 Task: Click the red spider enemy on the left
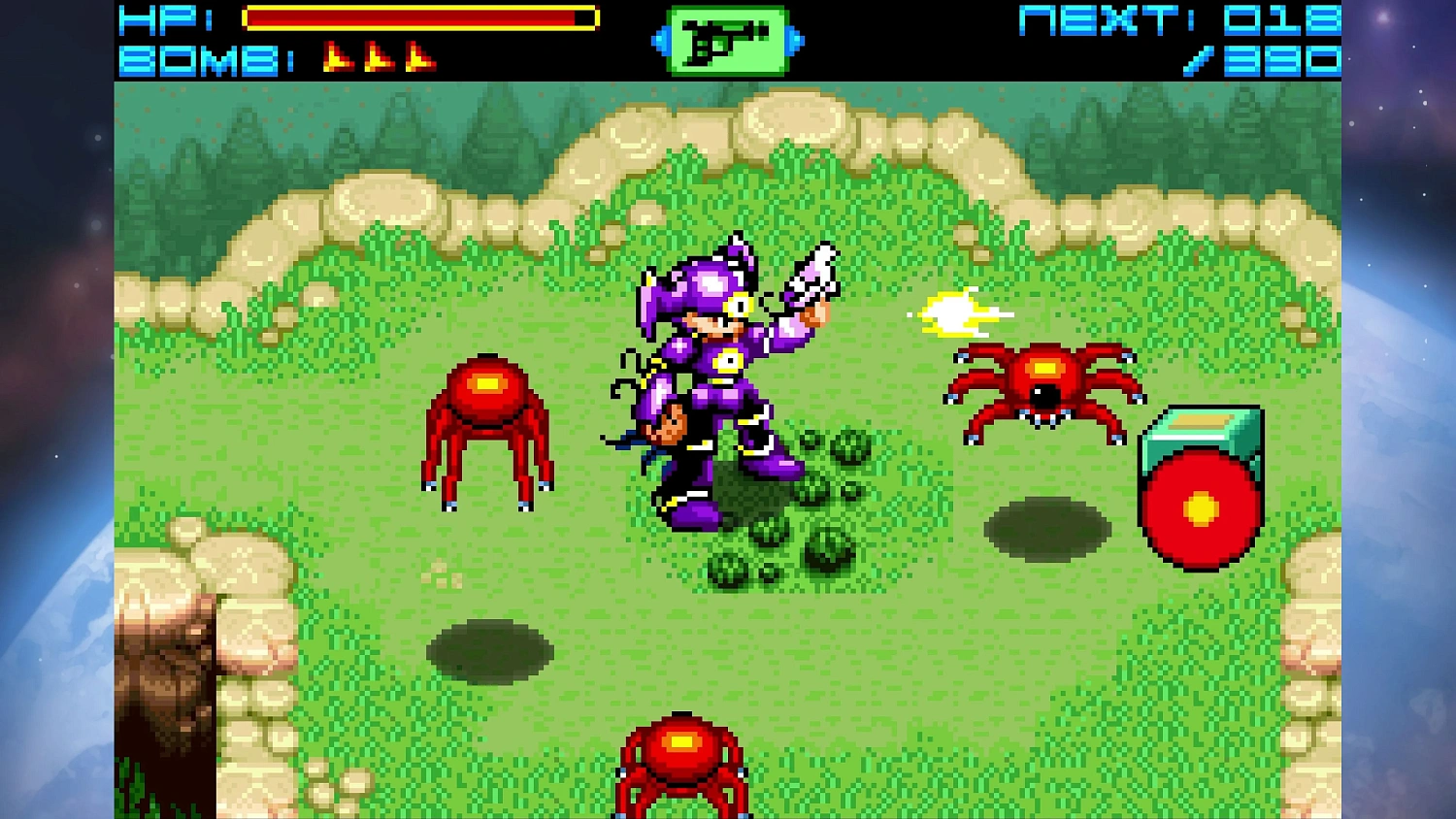pos(485,427)
